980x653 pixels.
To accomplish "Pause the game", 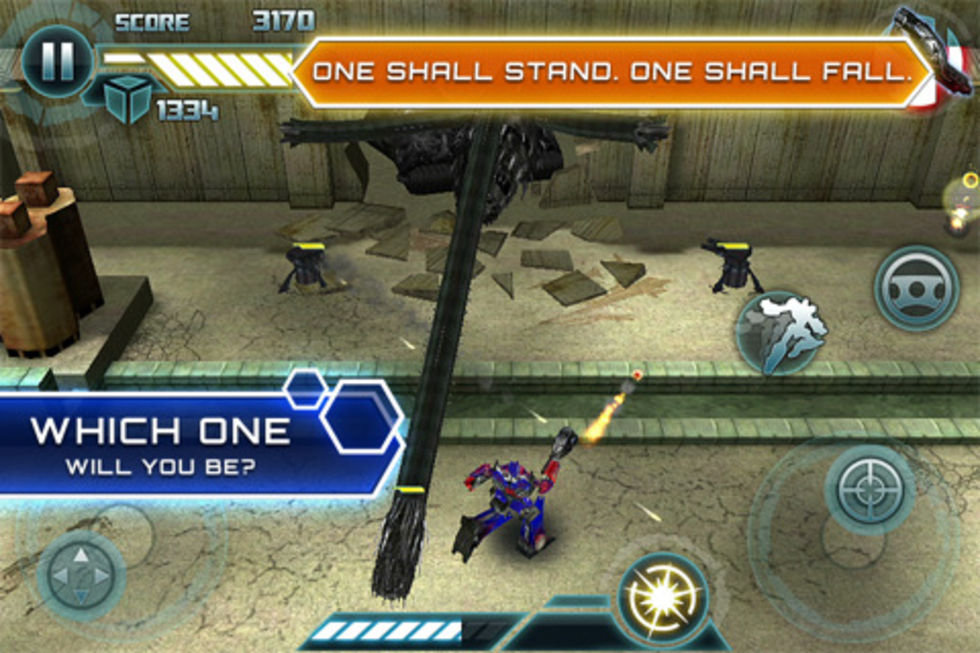I will point(57,59).
